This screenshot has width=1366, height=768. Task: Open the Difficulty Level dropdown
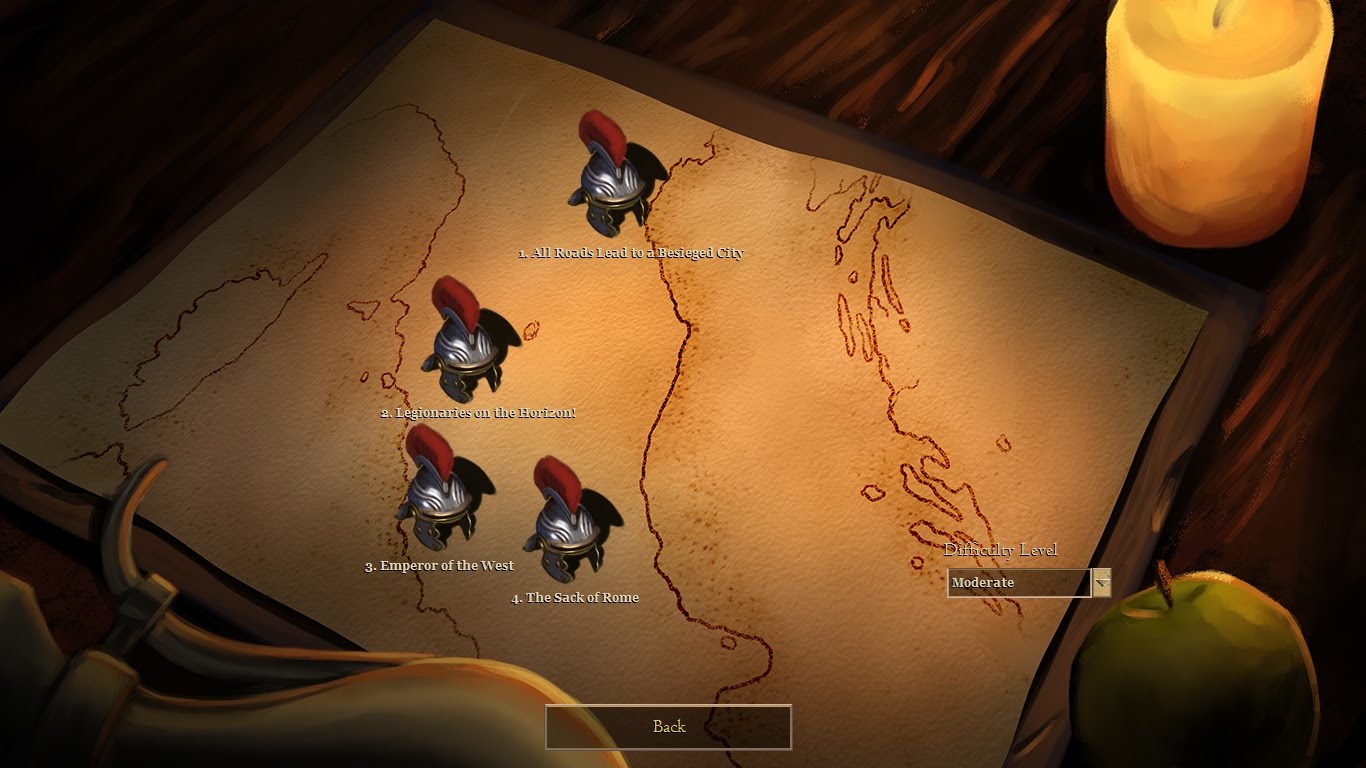click(x=1101, y=583)
